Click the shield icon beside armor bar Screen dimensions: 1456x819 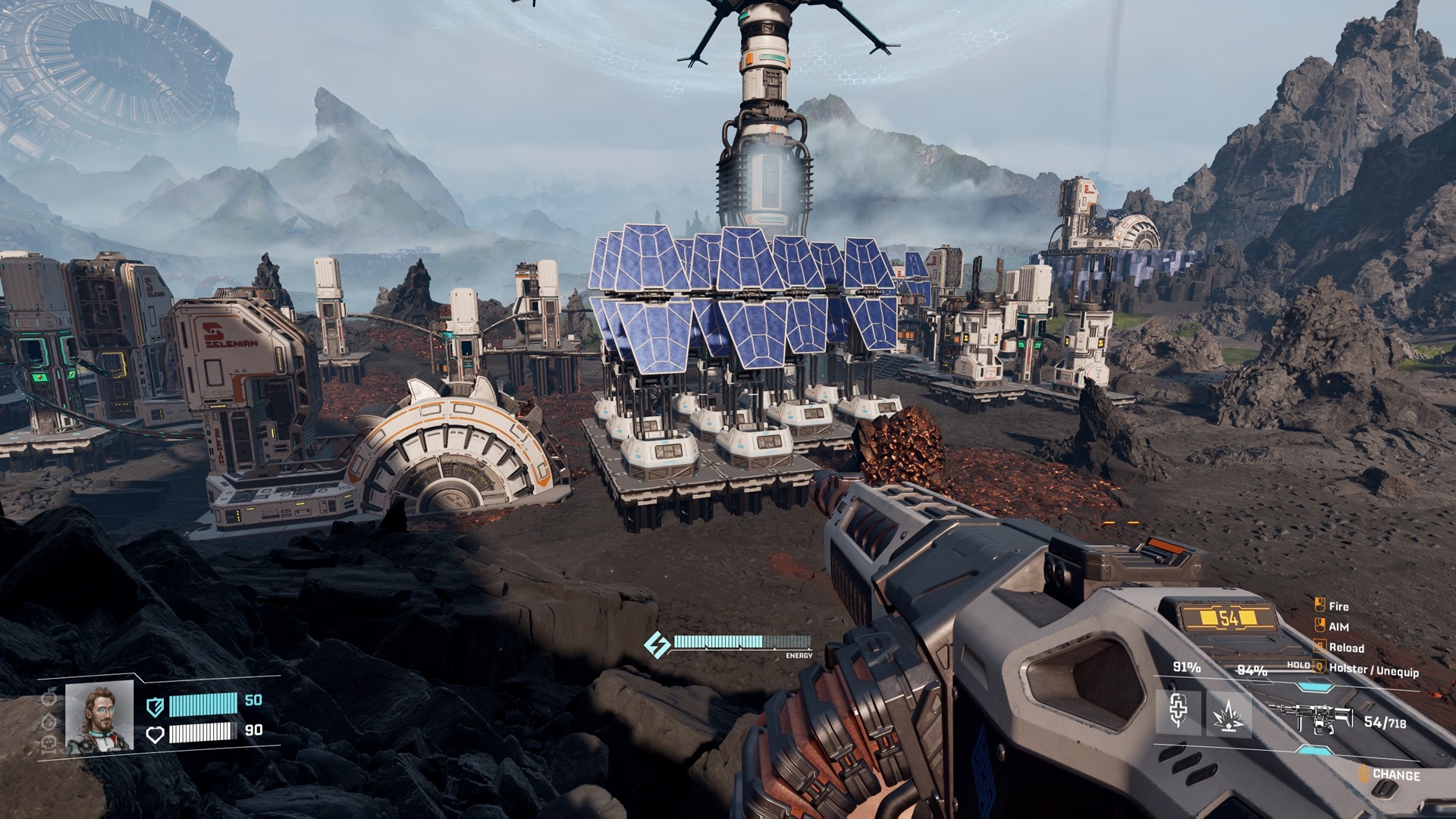pyautogui.click(x=155, y=707)
